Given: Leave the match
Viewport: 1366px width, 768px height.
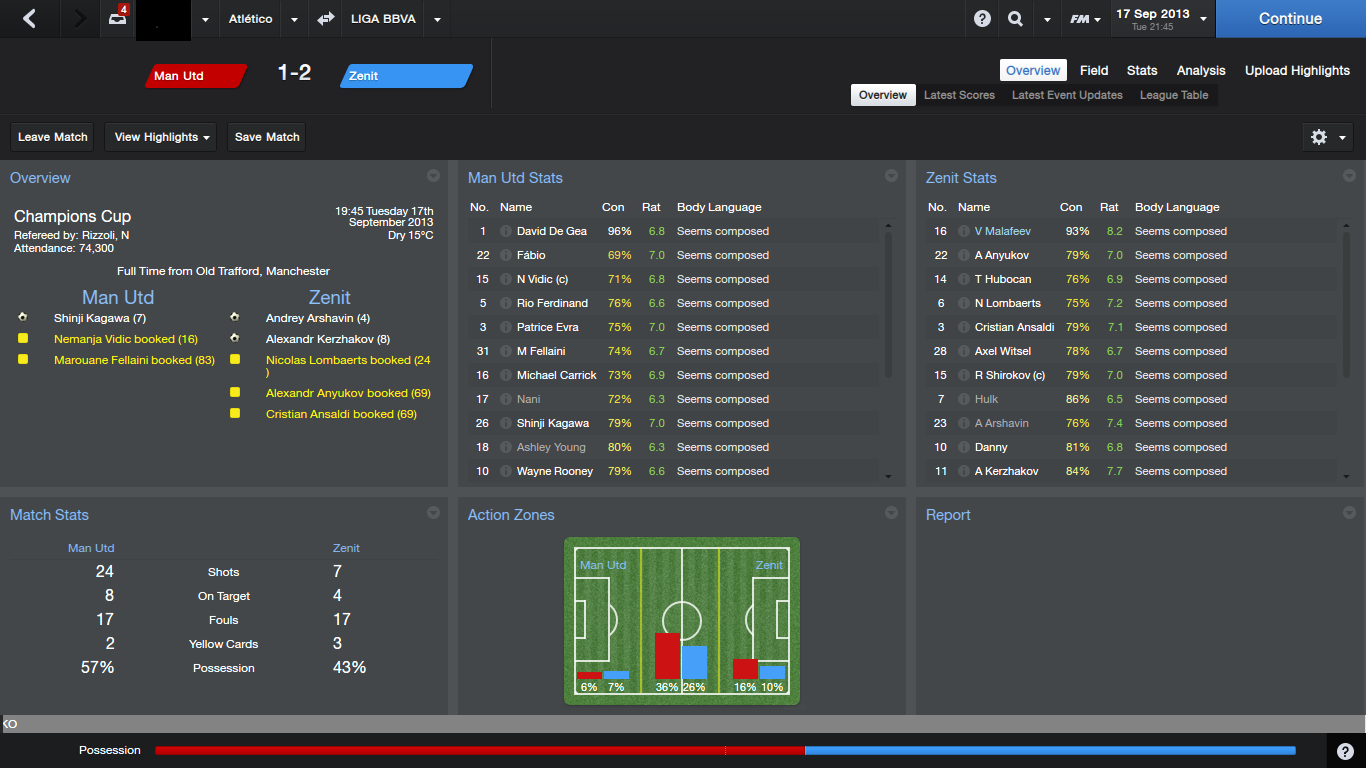Looking at the screenshot, I should (x=53, y=137).
